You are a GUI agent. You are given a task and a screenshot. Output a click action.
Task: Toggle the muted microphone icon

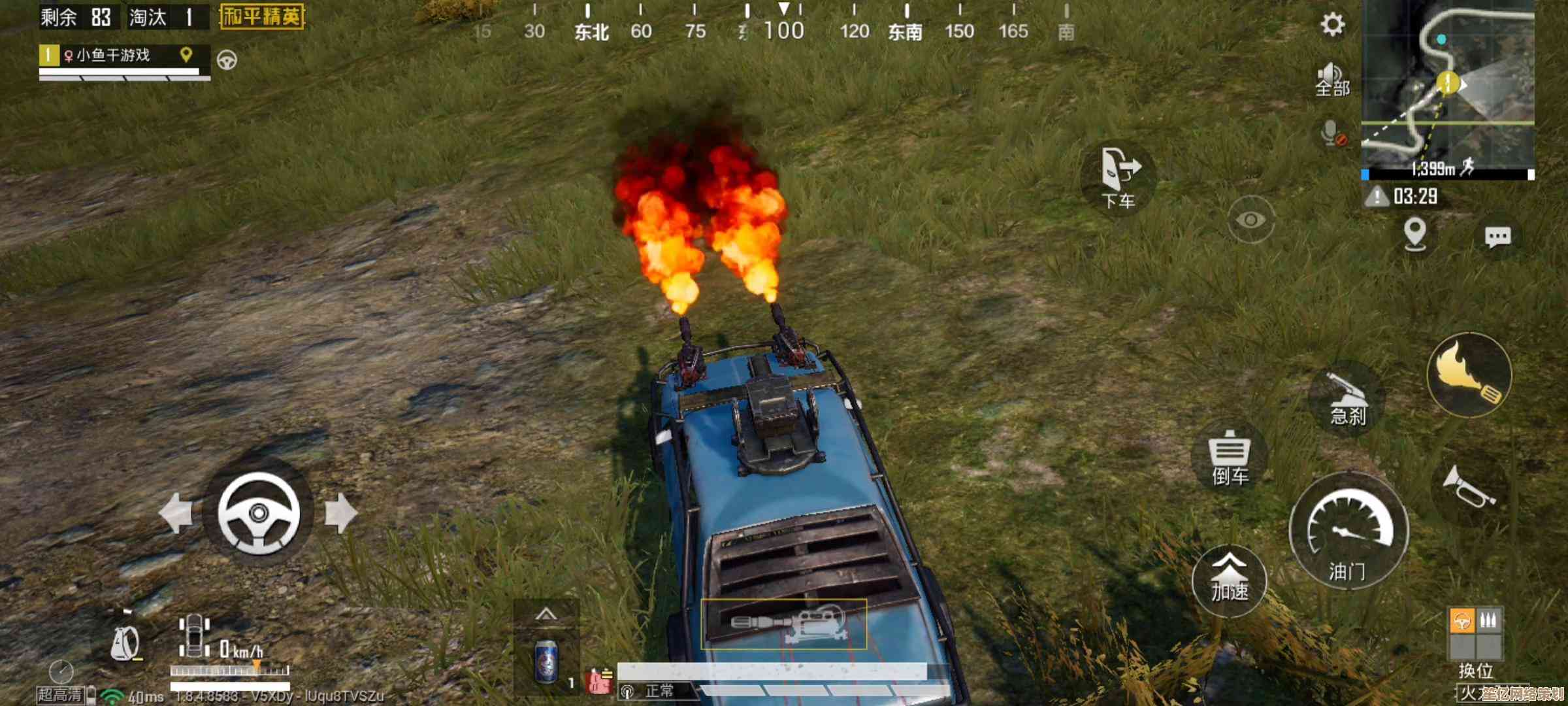click(x=1331, y=133)
